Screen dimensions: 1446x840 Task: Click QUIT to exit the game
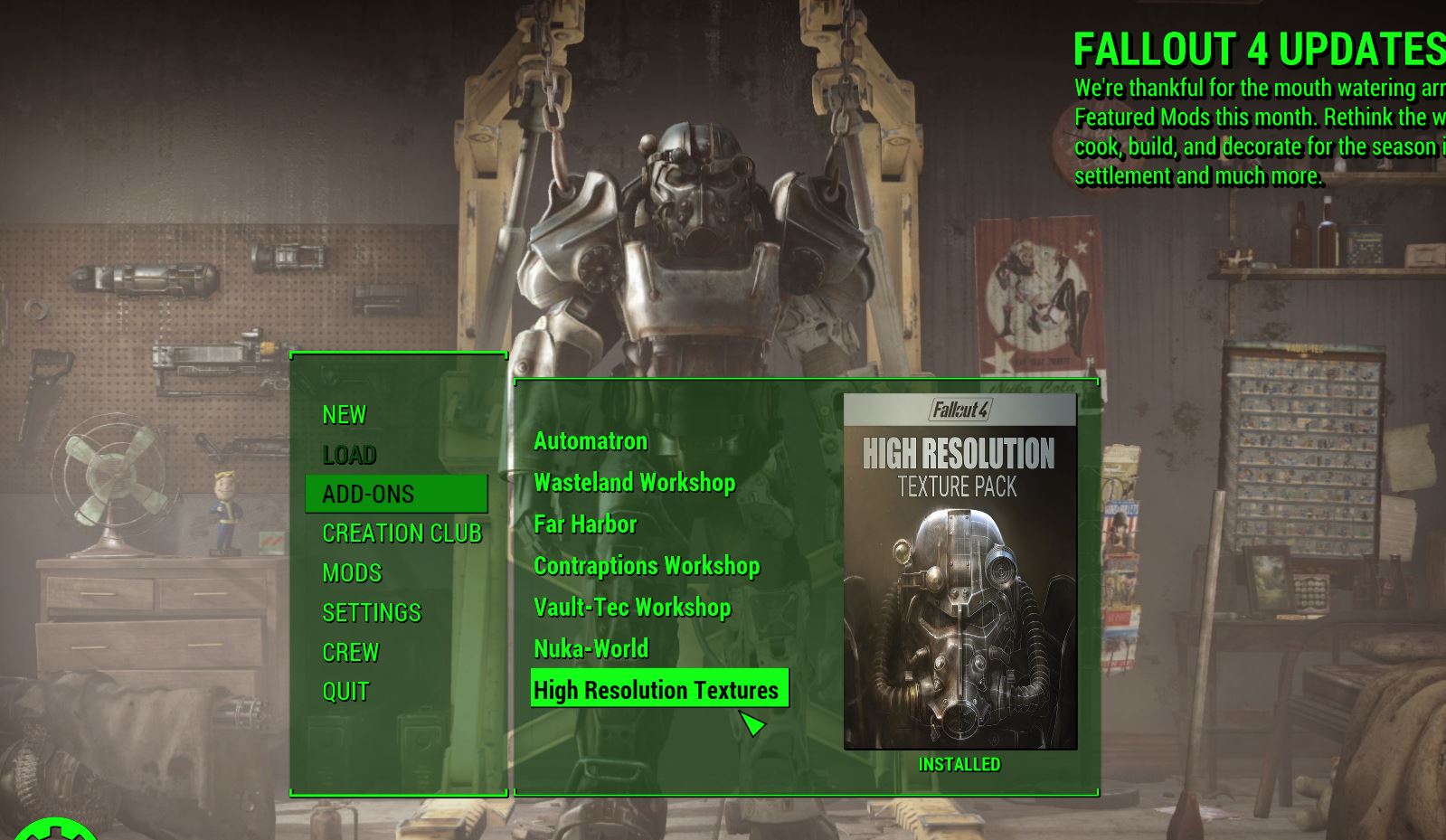click(x=345, y=691)
